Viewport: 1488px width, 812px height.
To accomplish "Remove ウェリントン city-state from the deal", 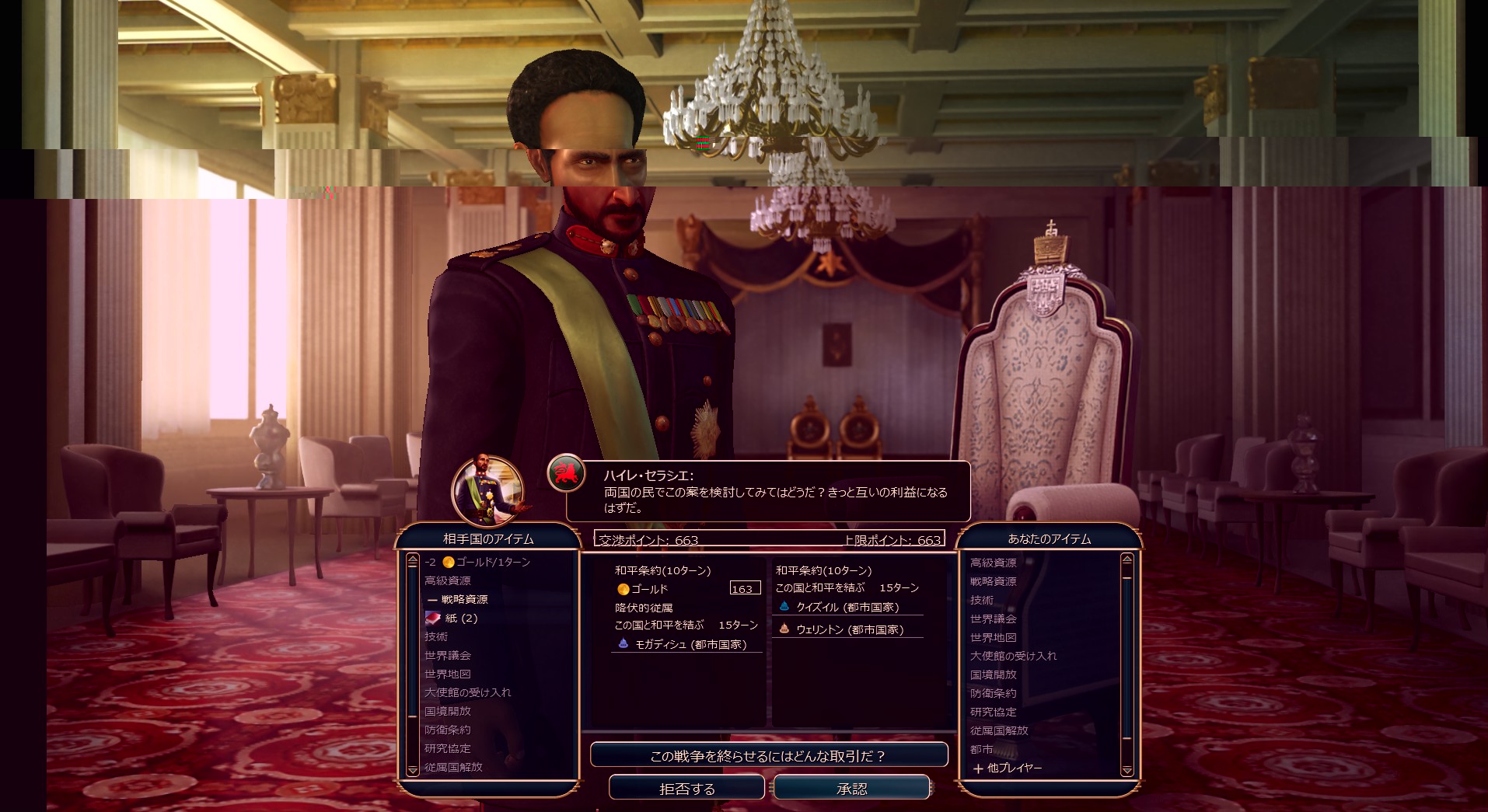I will 849,630.
